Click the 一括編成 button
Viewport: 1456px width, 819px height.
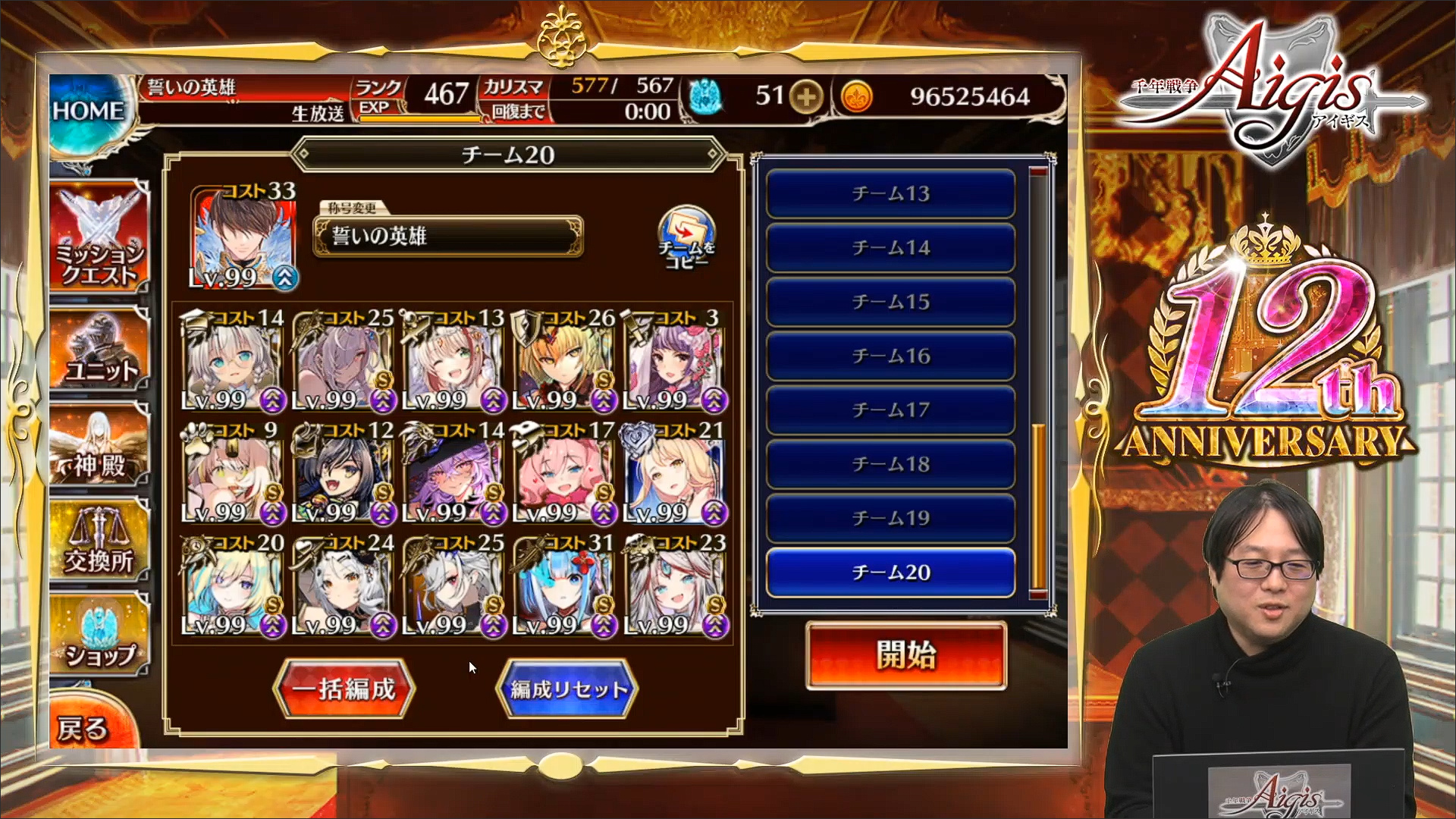tap(345, 689)
